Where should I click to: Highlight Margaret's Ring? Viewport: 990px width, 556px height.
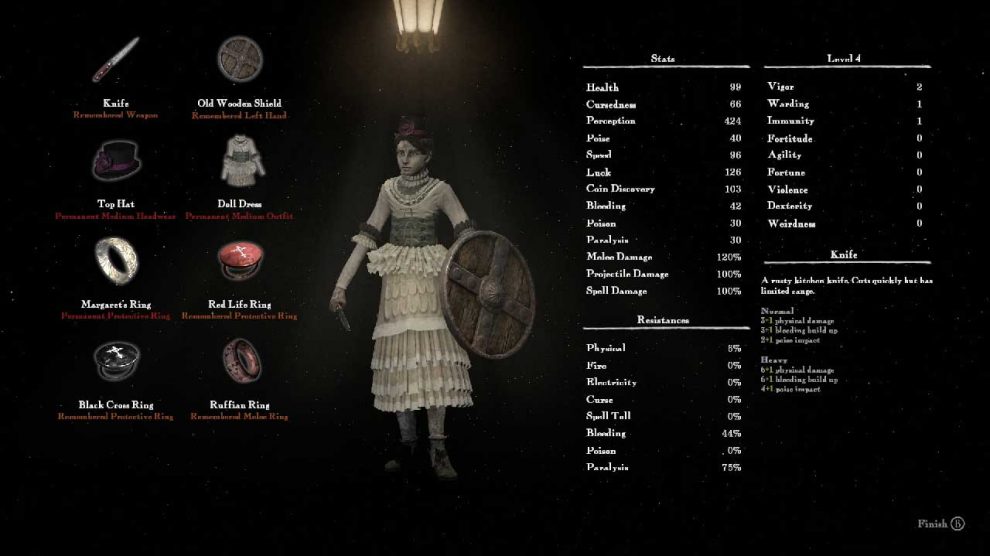(x=115, y=262)
